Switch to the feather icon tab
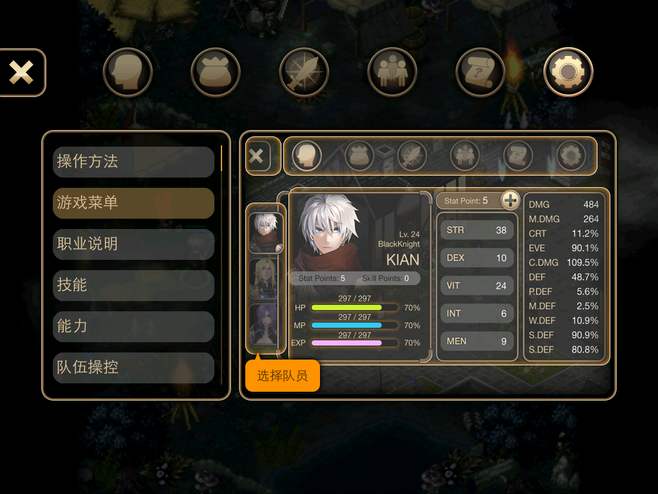Screen dimensions: 658x494 click(303, 72)
